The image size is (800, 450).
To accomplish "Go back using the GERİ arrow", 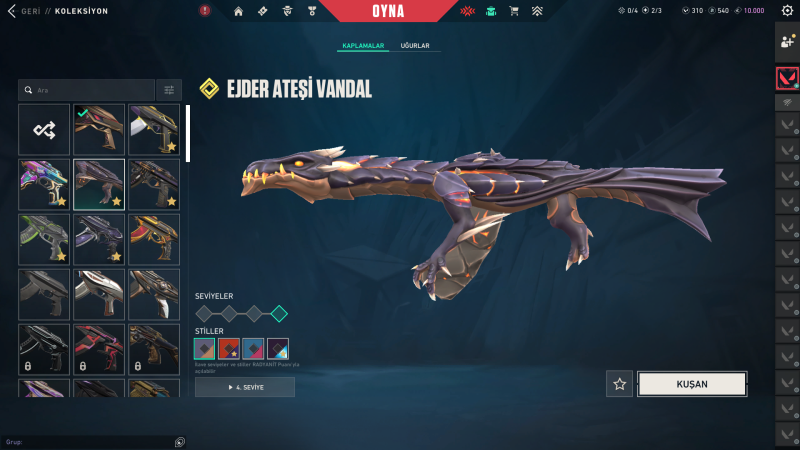I will 11,11.
